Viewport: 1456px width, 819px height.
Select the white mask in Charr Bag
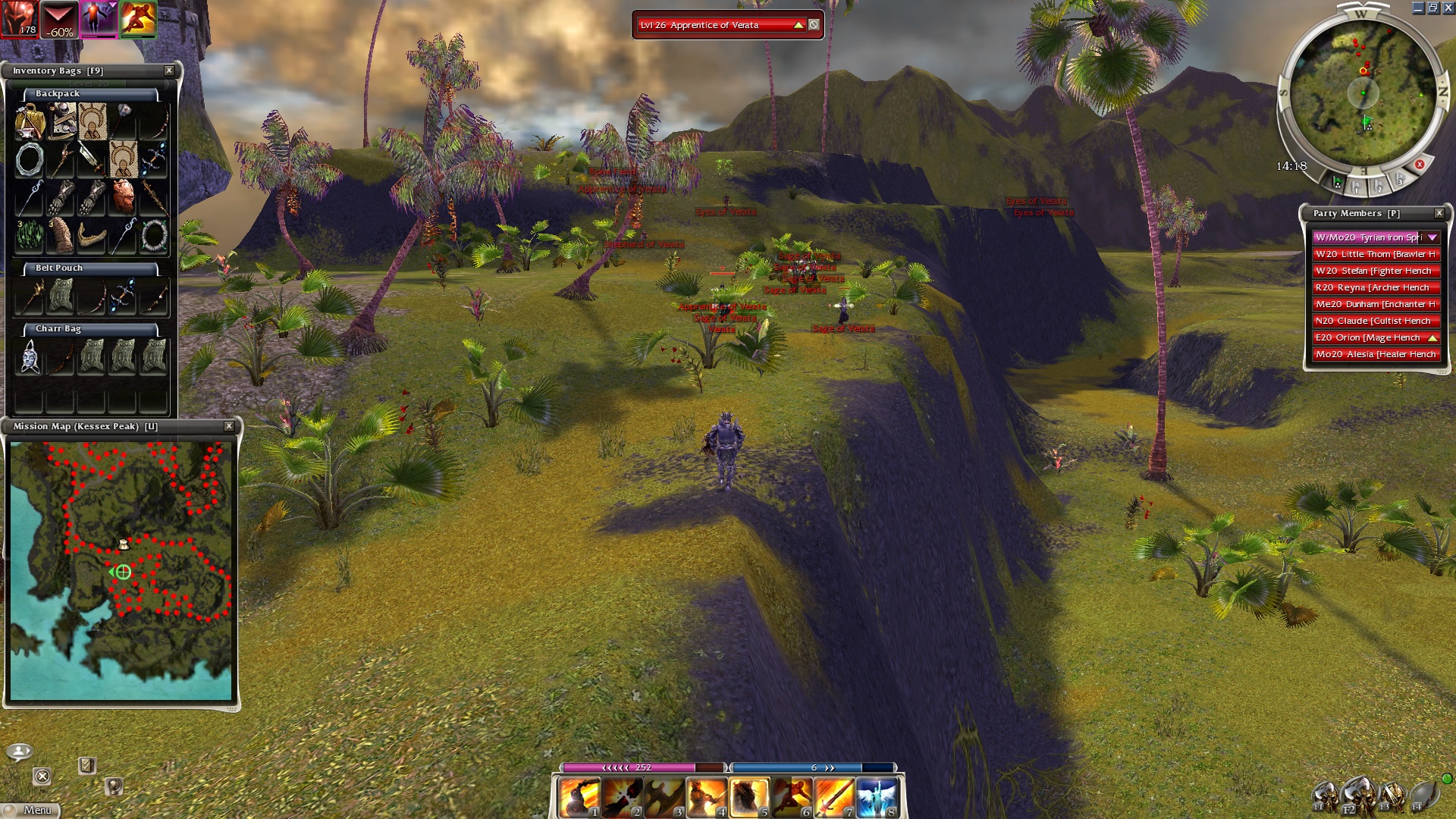click(30, 356)
